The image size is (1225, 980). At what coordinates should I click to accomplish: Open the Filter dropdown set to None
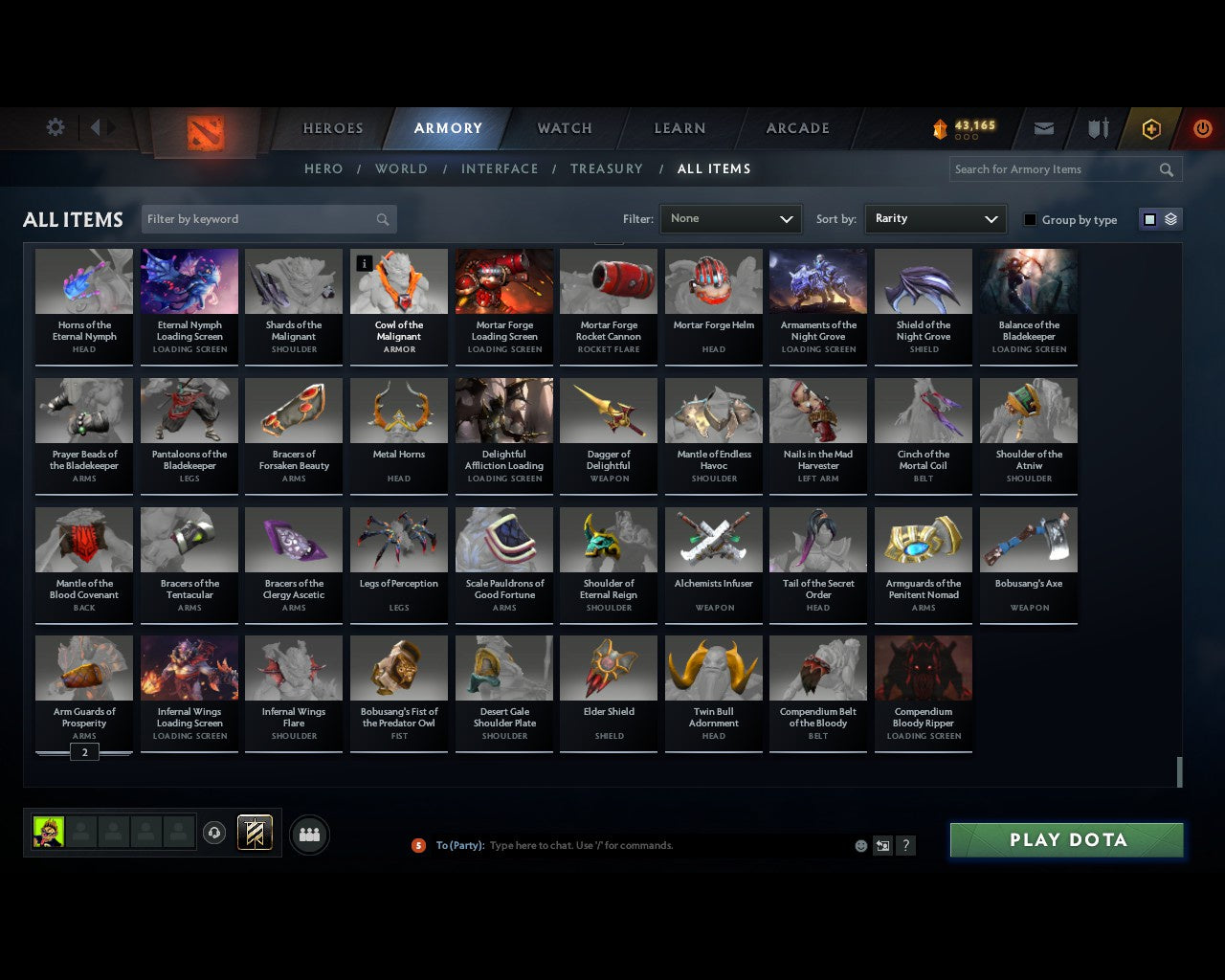[x=730, y=219]
